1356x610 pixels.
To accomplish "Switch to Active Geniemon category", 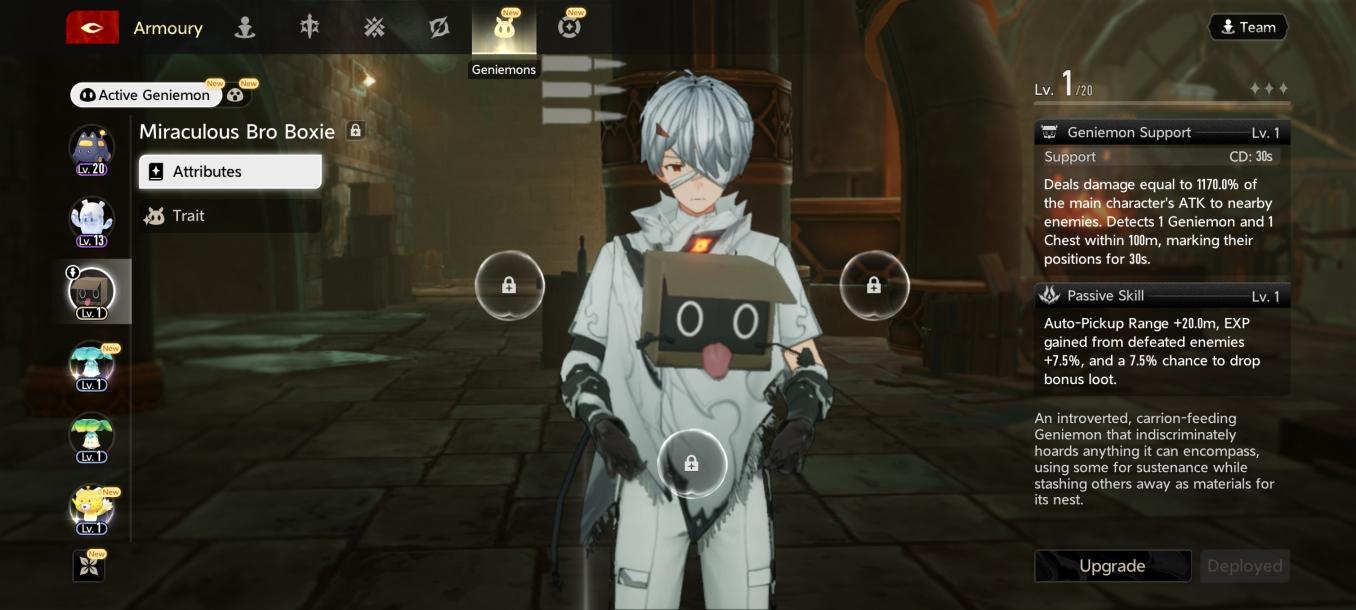I will pyautogui.click(x=146, y=95).
